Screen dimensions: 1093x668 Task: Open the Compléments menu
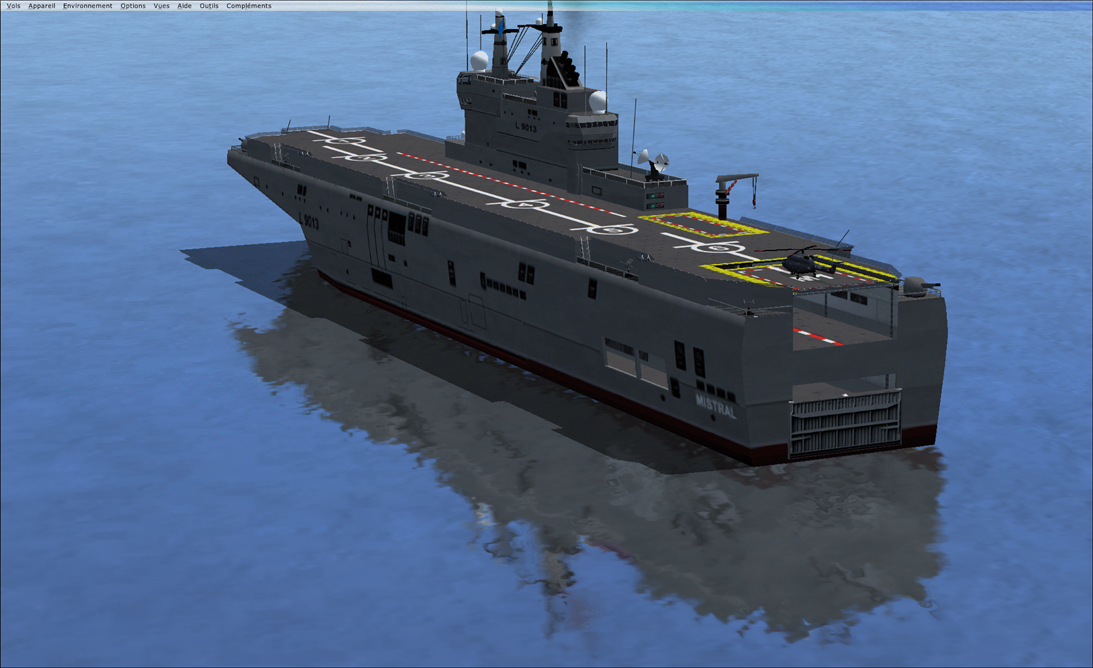pos(249,6)
